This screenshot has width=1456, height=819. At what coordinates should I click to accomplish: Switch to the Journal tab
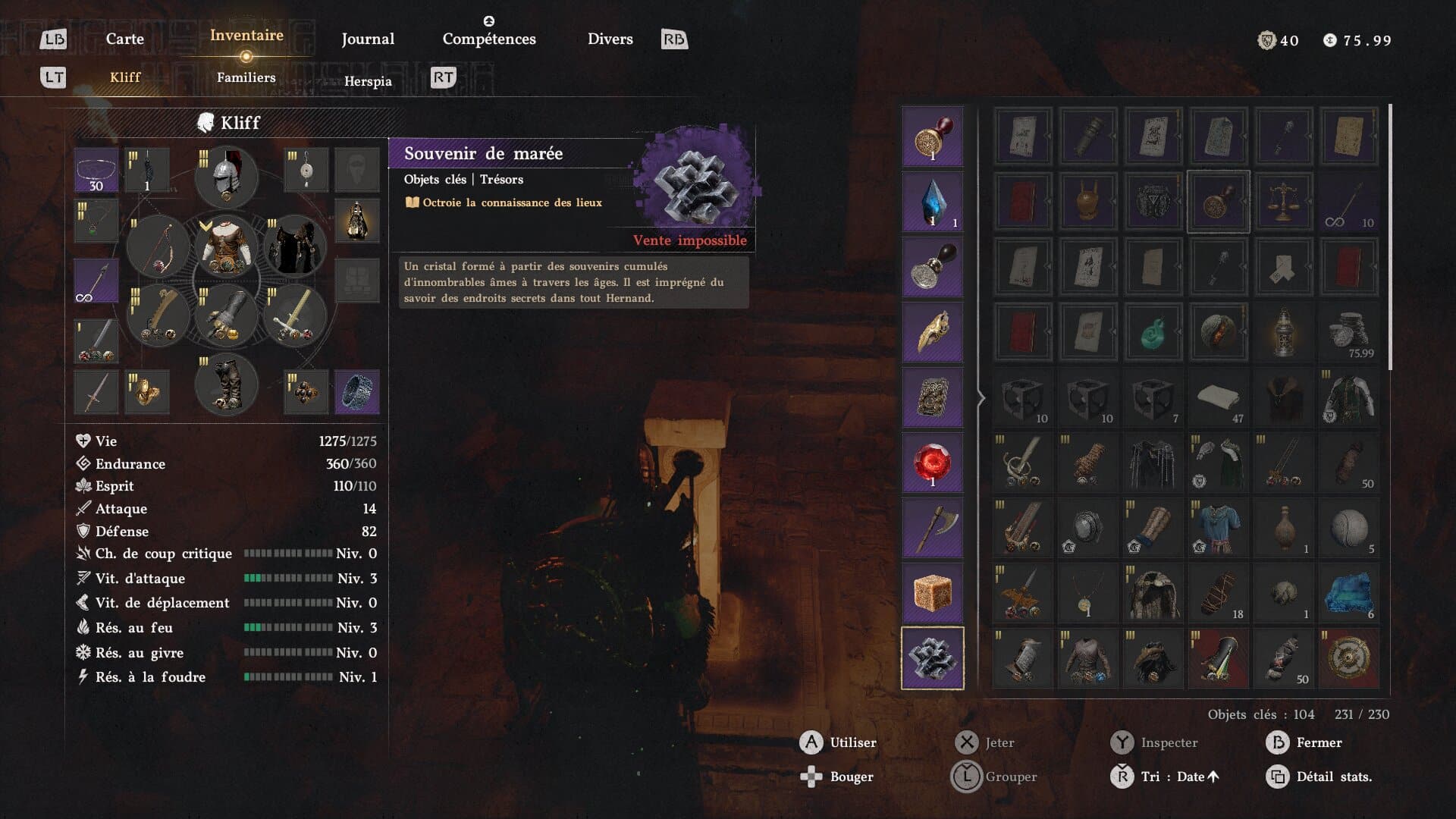click(x=368, y=39)
